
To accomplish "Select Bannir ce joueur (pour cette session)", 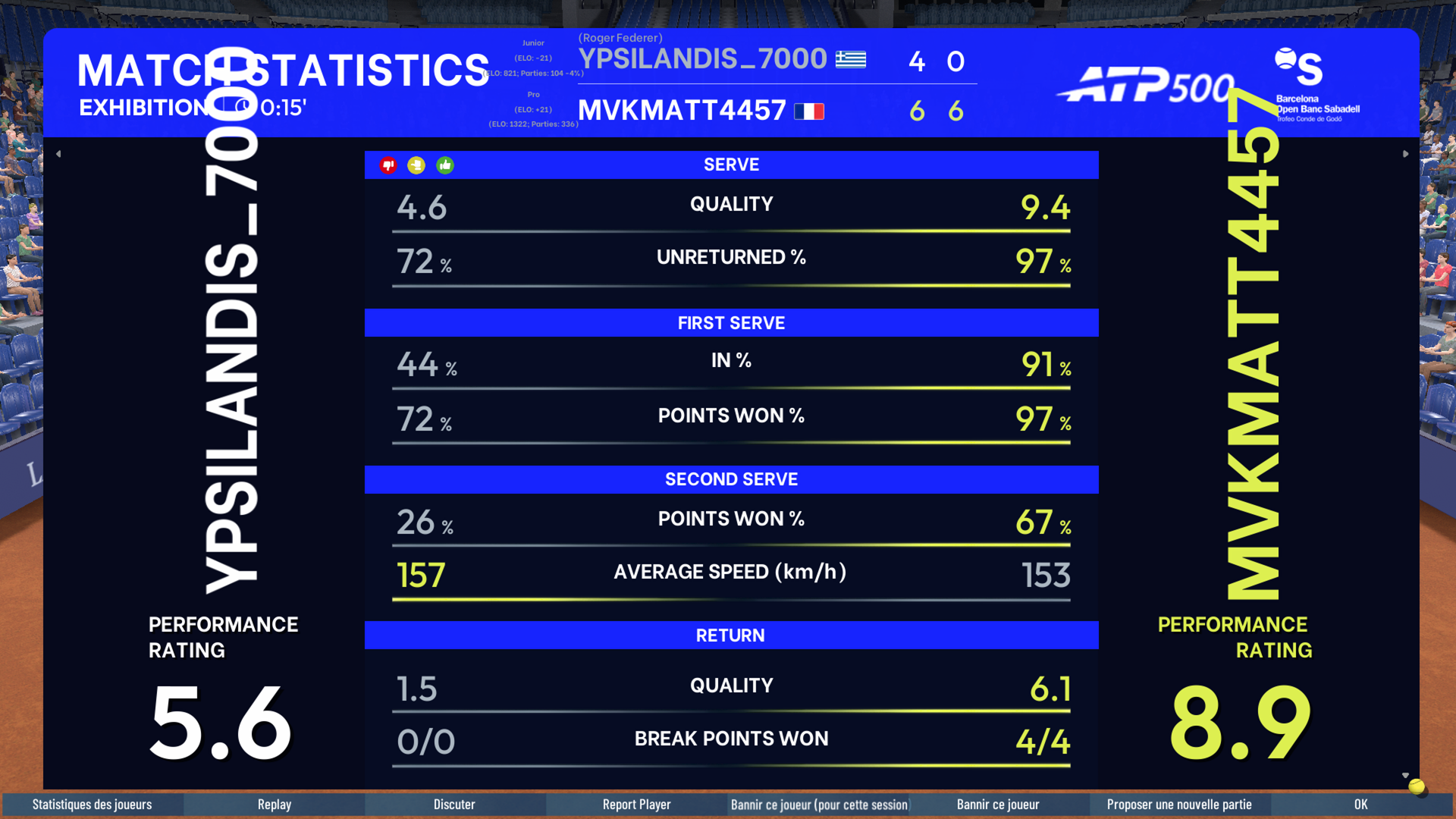I will click(818, 805).
